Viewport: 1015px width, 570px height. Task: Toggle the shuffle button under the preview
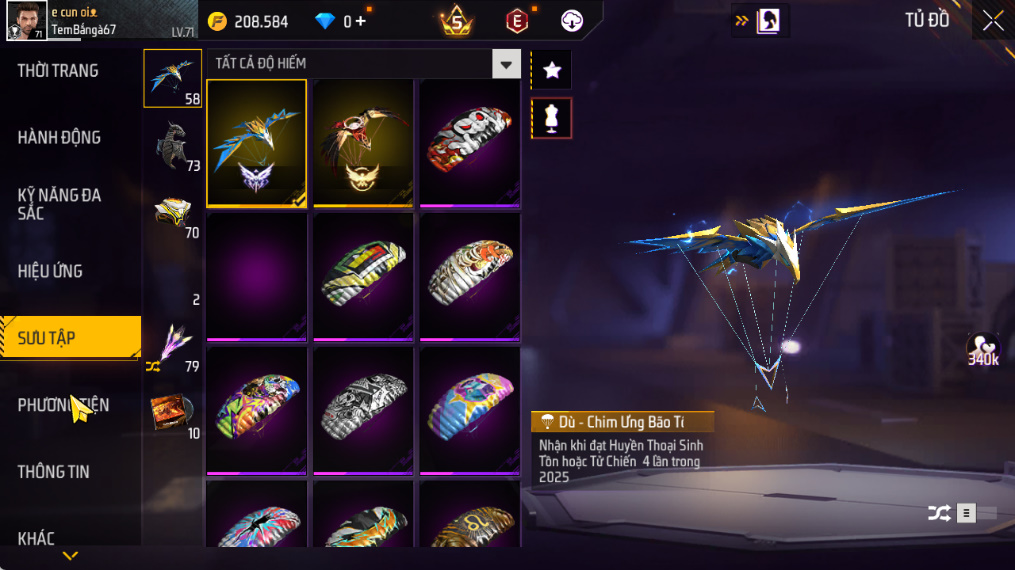[939, 513]
